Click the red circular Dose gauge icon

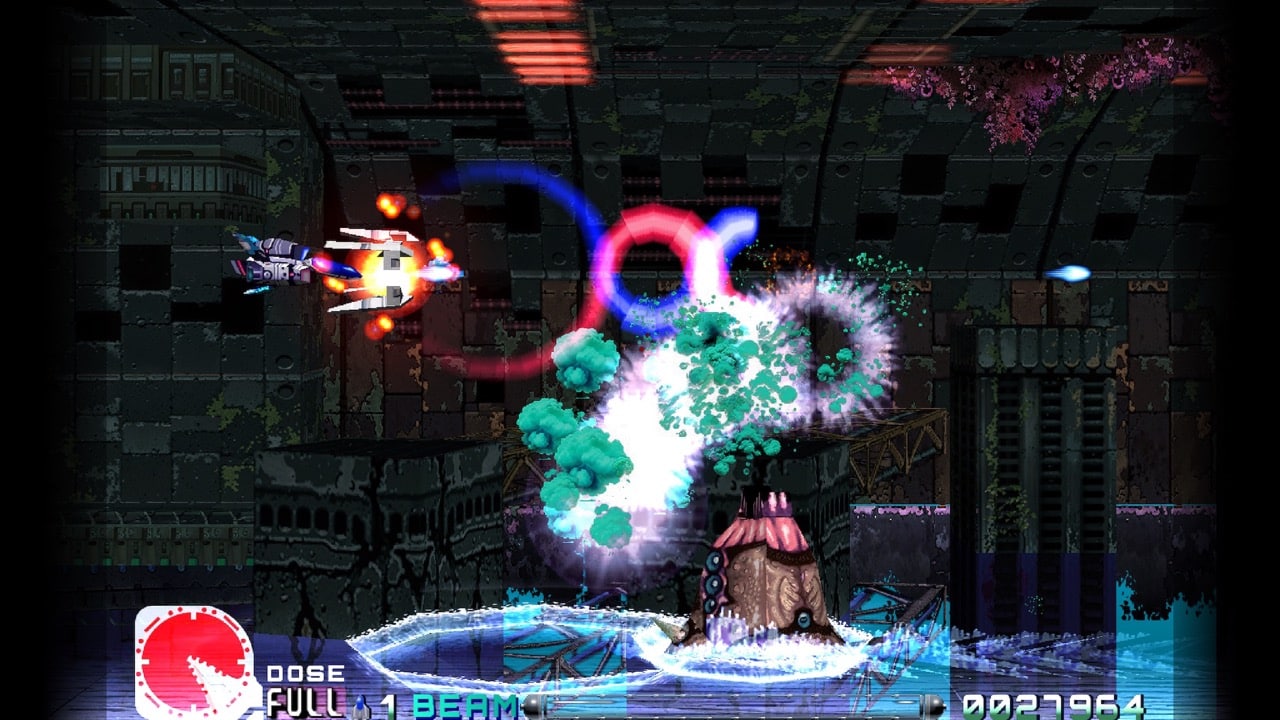click(192, 661)
